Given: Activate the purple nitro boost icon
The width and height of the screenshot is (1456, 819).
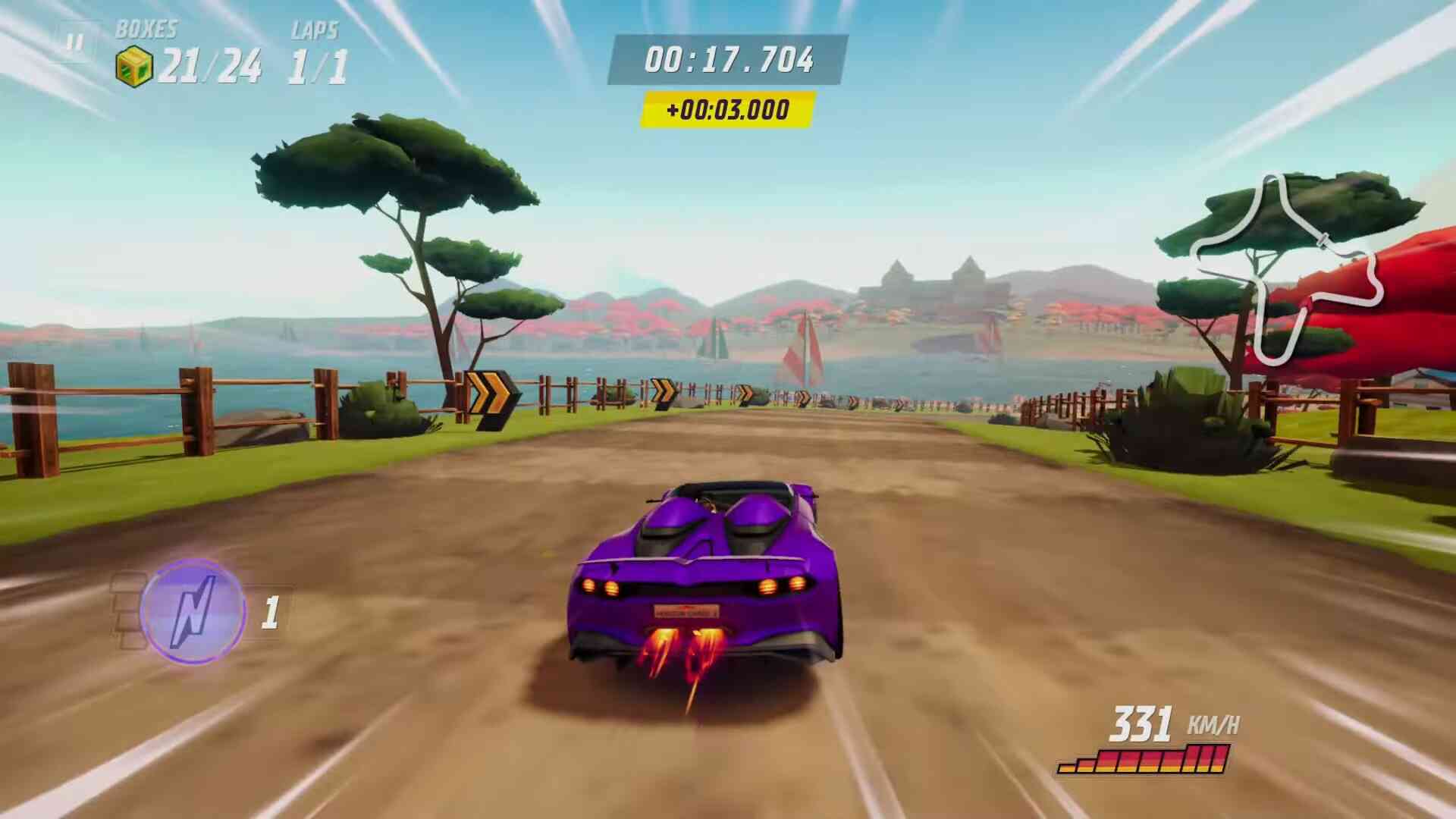Looking at the screenshot, I should click(193, 610).
